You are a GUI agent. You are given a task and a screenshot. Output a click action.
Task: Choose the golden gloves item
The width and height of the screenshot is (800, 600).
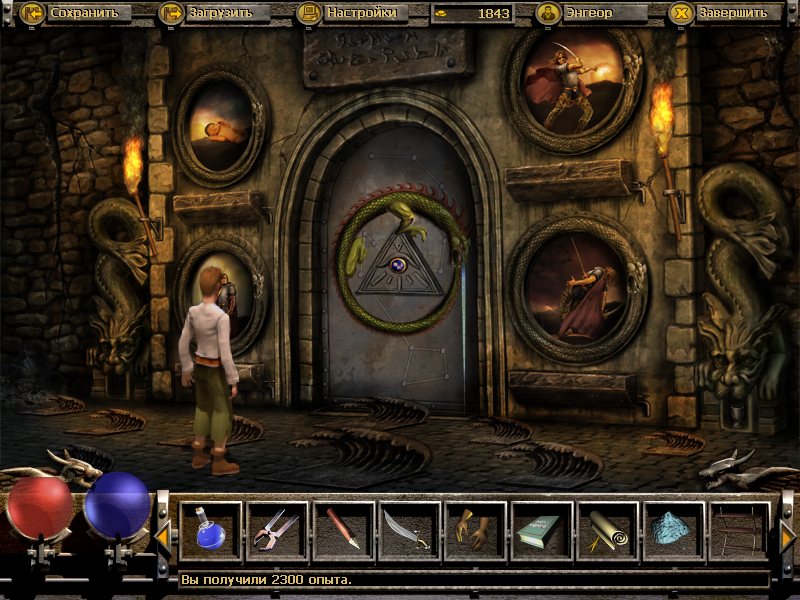[x=475, y=531]
